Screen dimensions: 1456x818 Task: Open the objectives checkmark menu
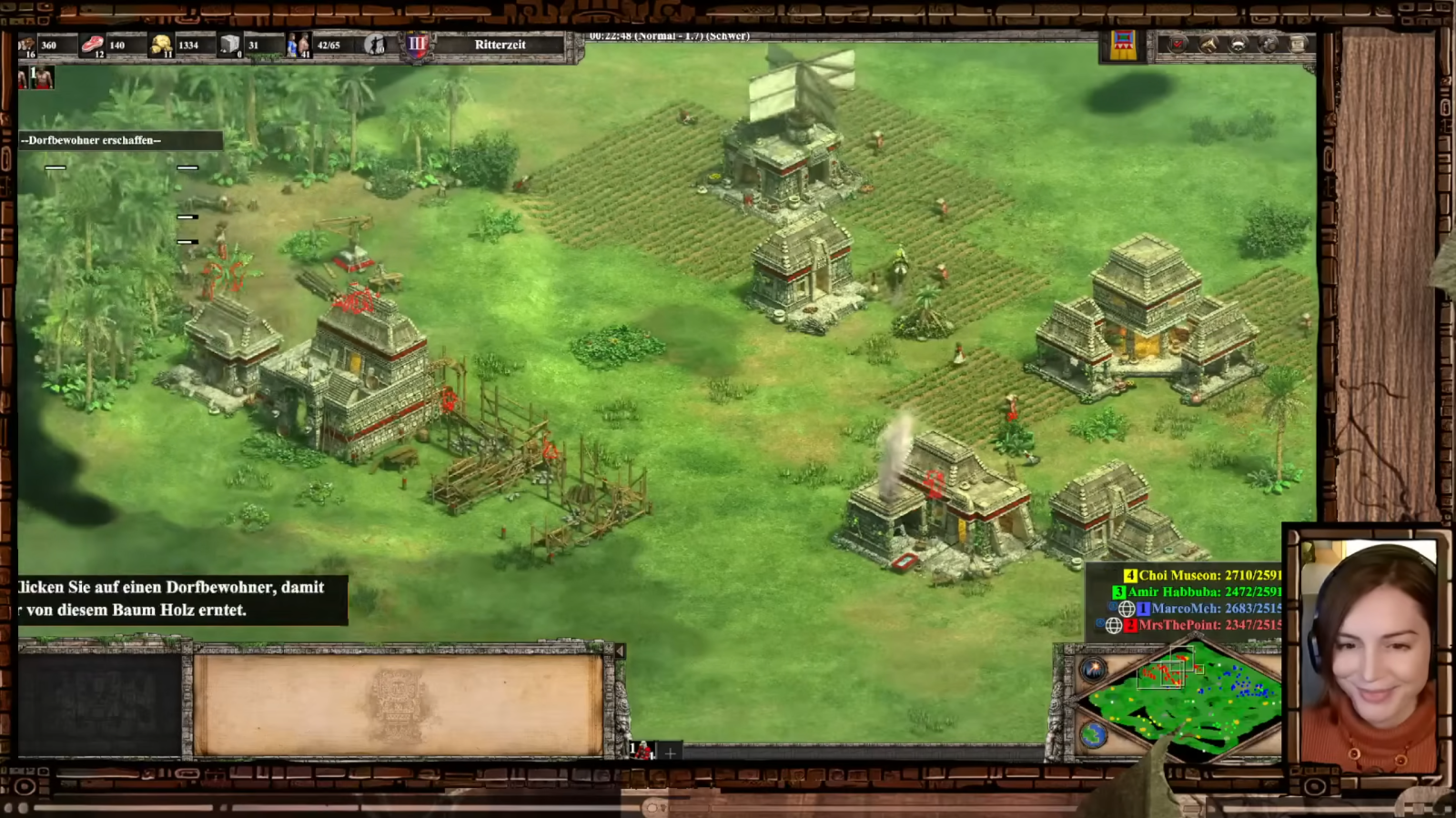pyautogui.click(x=1178, y=44)
